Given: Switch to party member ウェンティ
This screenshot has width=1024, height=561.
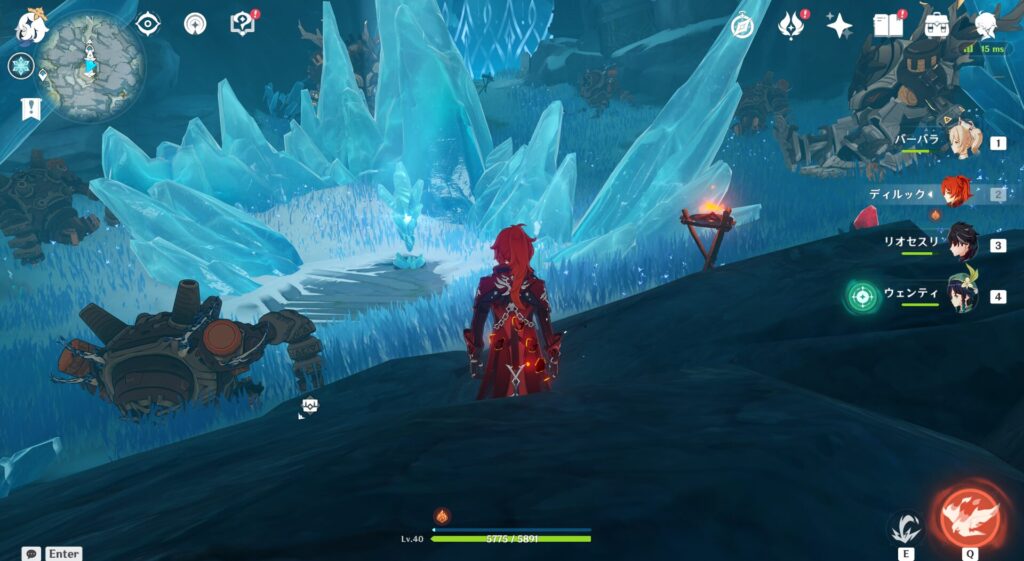Looking at the screenshot, I should [962, 295].
